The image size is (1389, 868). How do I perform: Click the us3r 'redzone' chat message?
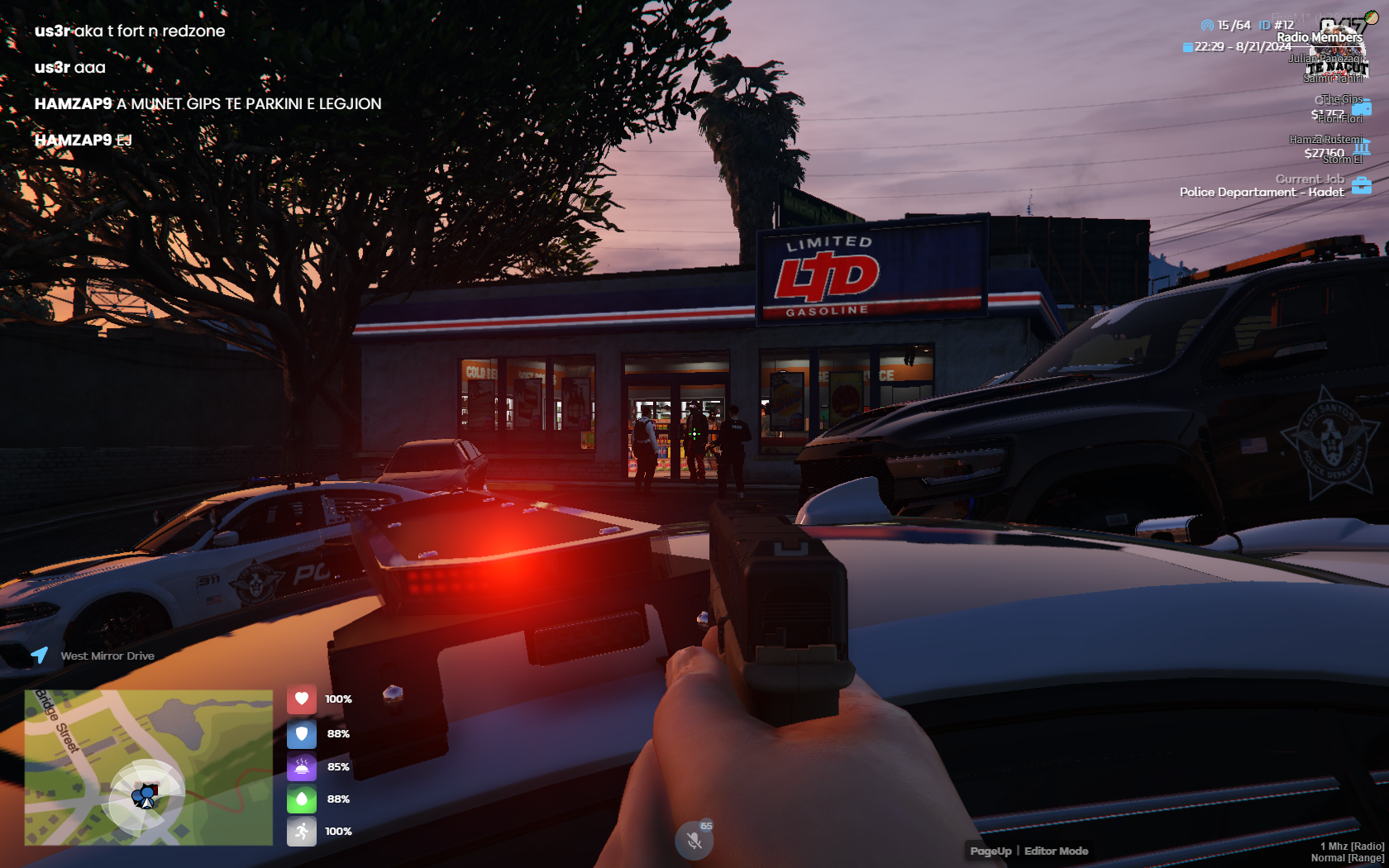130,31
